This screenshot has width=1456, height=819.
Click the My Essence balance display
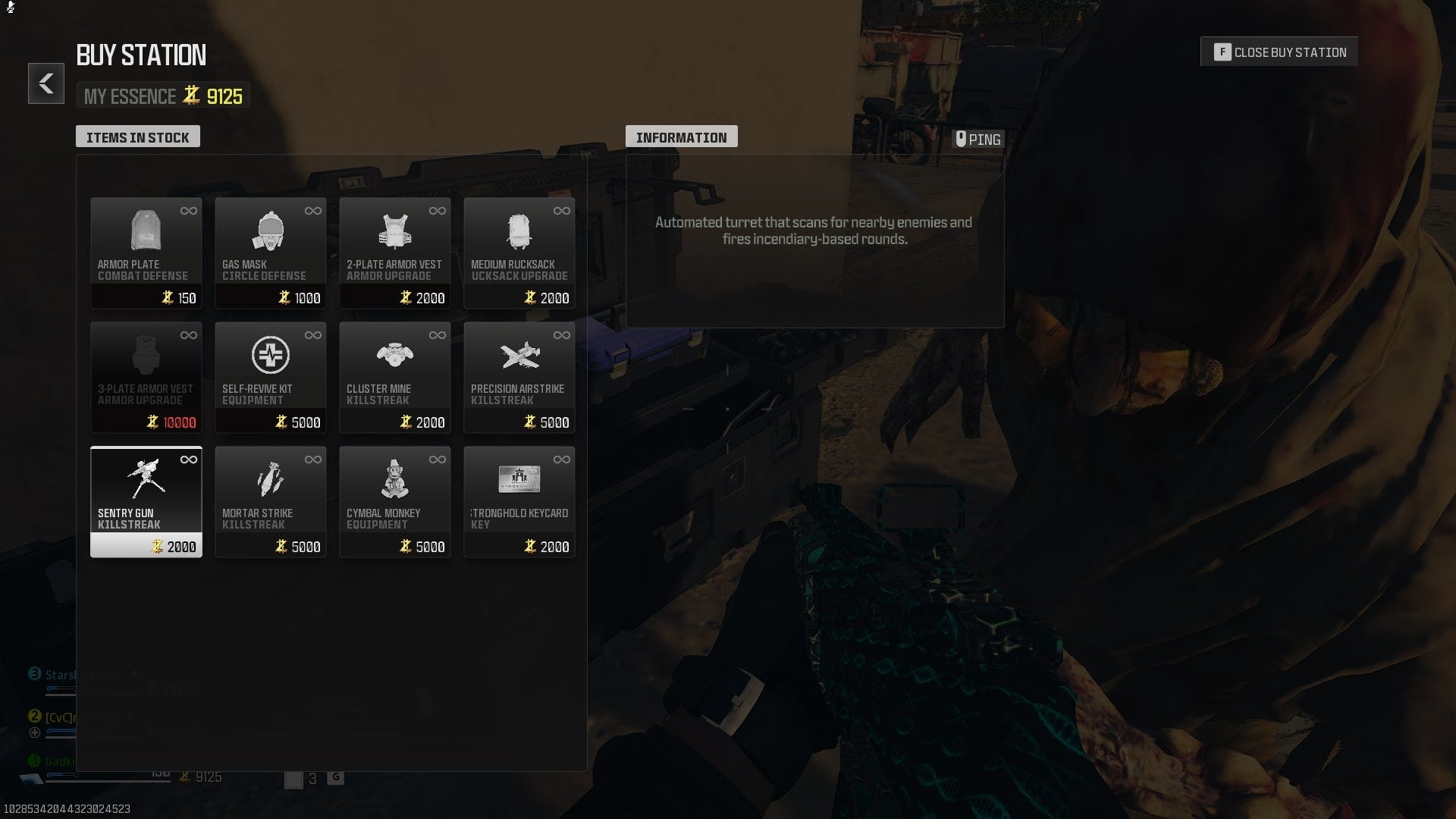coord(163,96)
